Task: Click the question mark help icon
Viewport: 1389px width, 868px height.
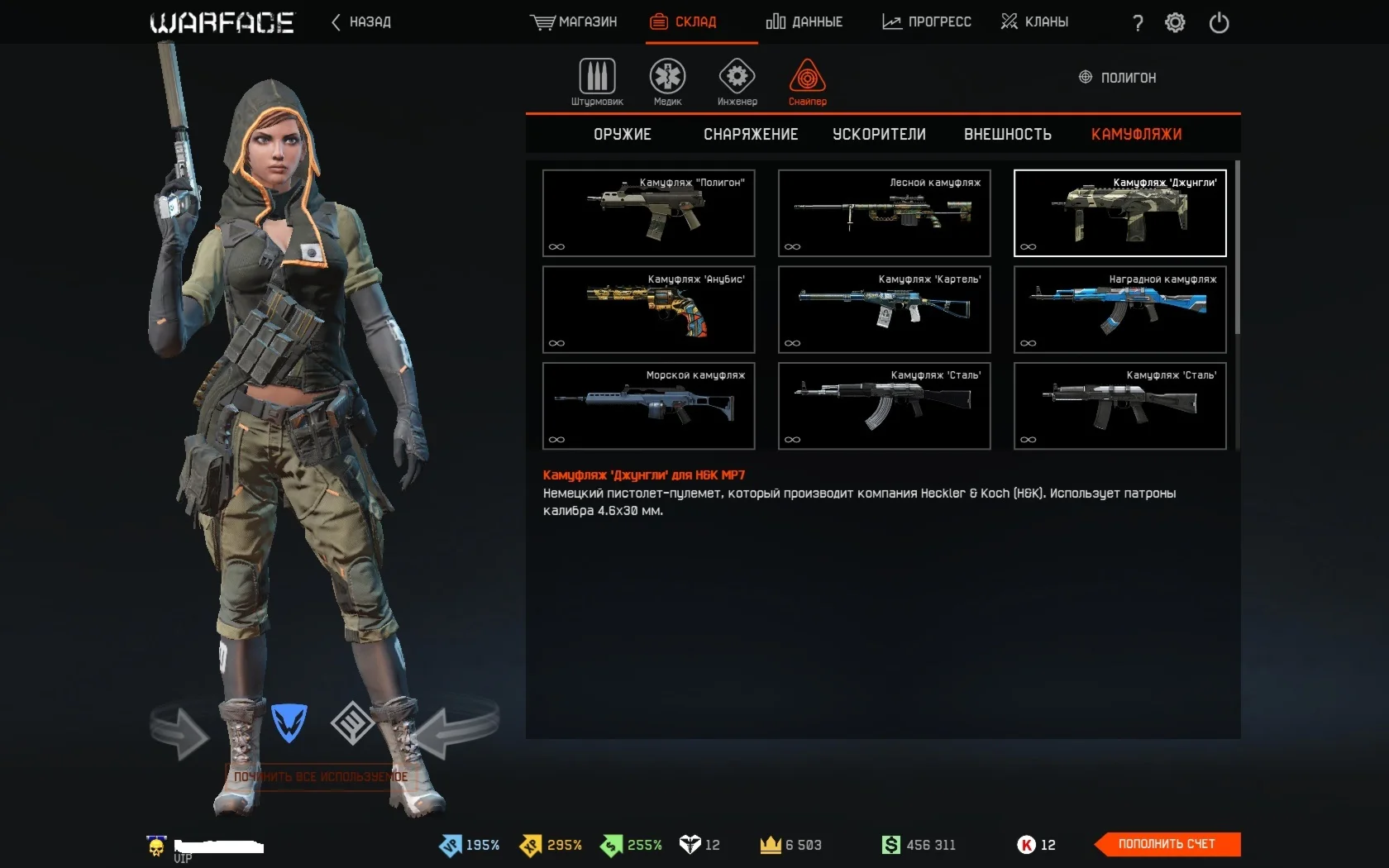Action: (x=1138, y=23)
